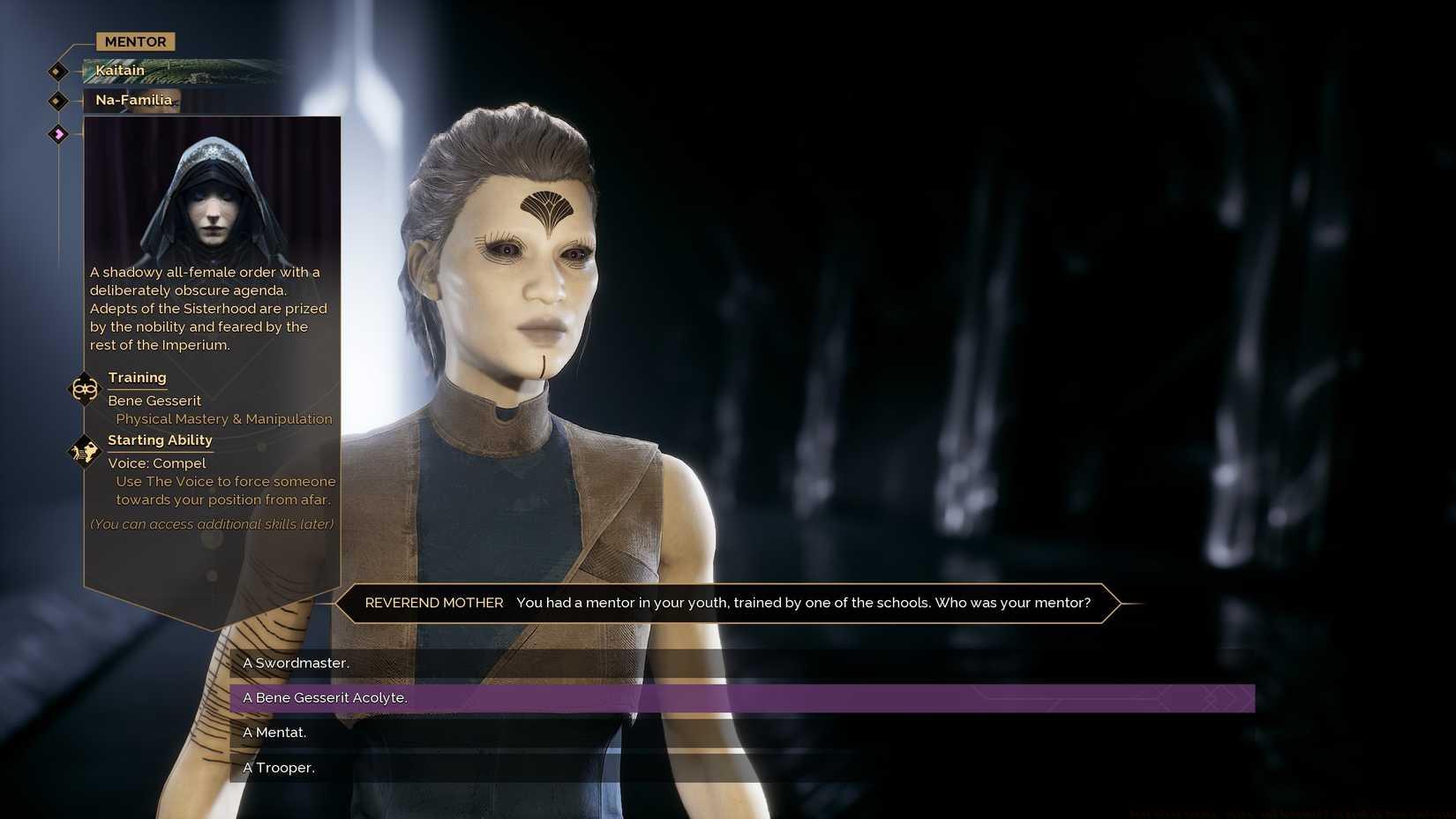Select the Na-Familia step diamond icon
The height and width of the screenshot is (819, 1456).
(x=56, y=101)
